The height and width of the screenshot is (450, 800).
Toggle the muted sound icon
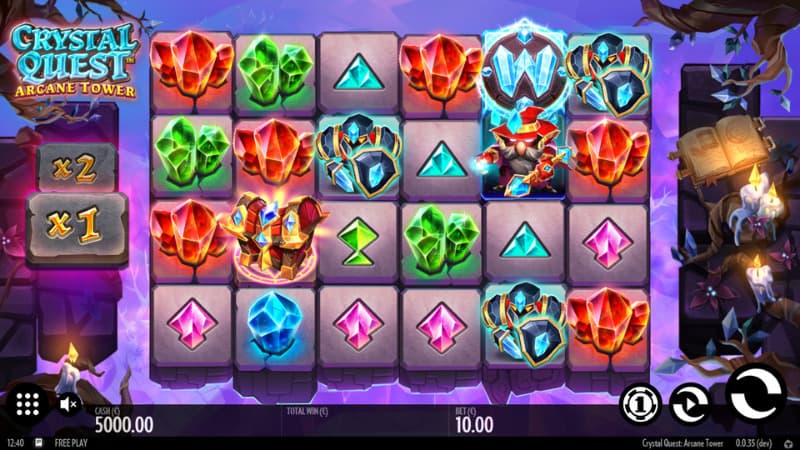pos(69,404)
